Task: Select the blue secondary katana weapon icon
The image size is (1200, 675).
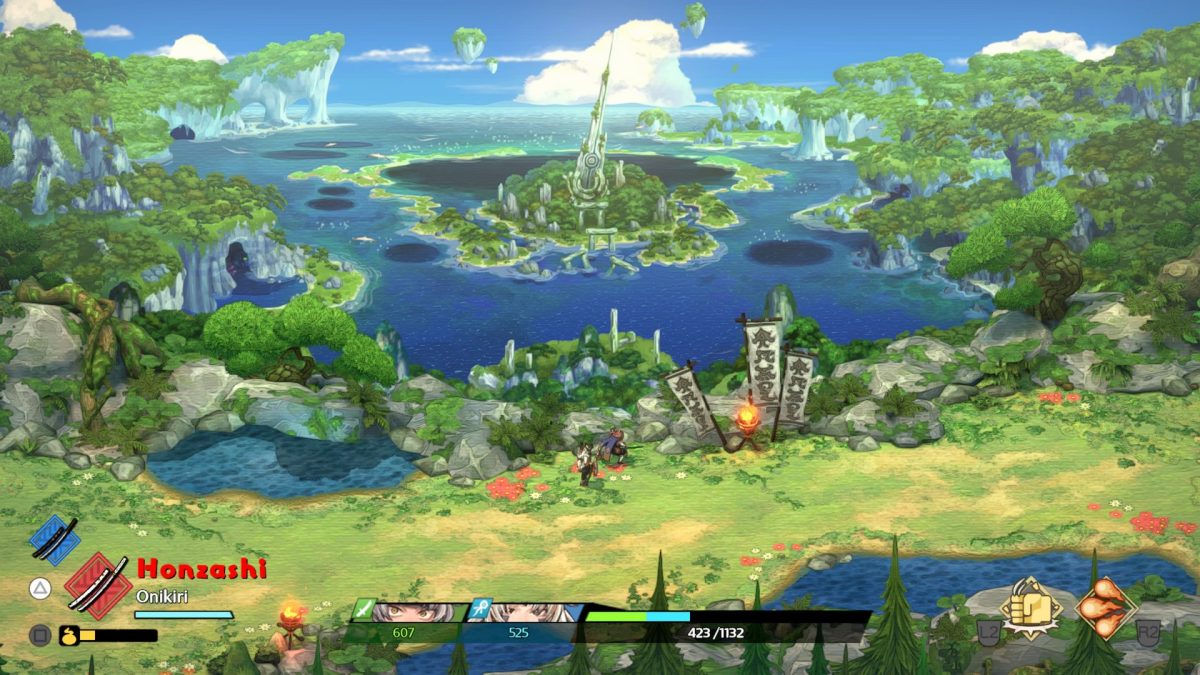Action: pyautogui.click(x=54, y=540)
